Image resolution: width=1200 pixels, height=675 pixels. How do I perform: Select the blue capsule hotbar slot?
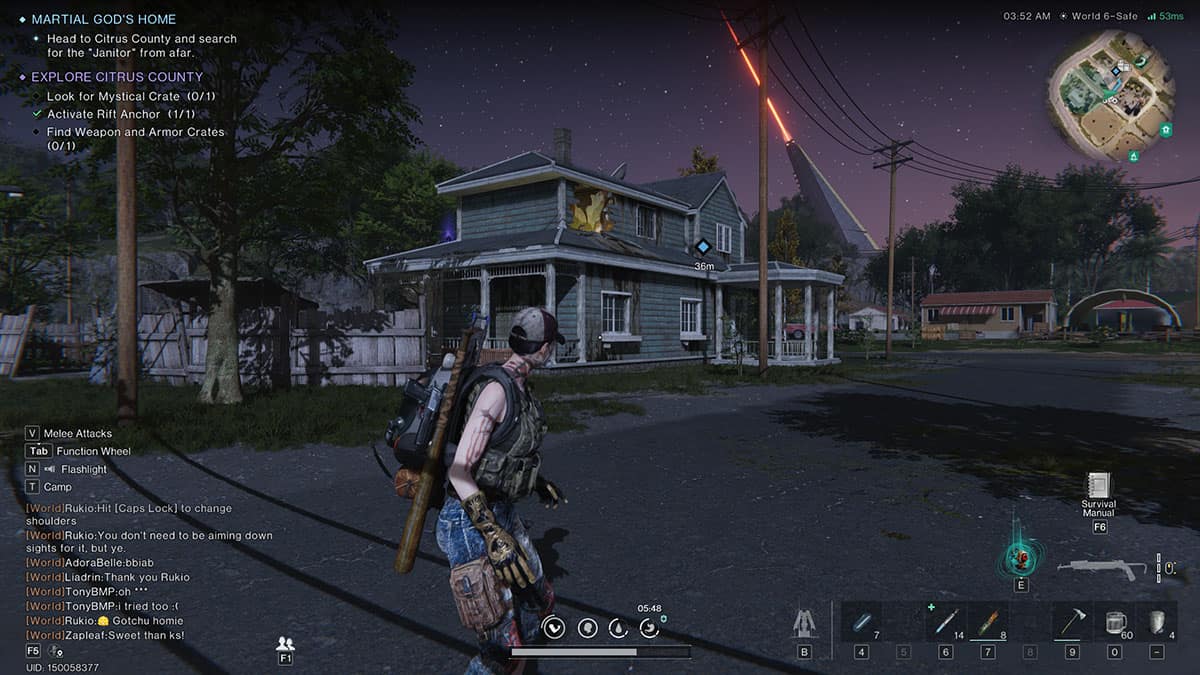click(861, 622)
